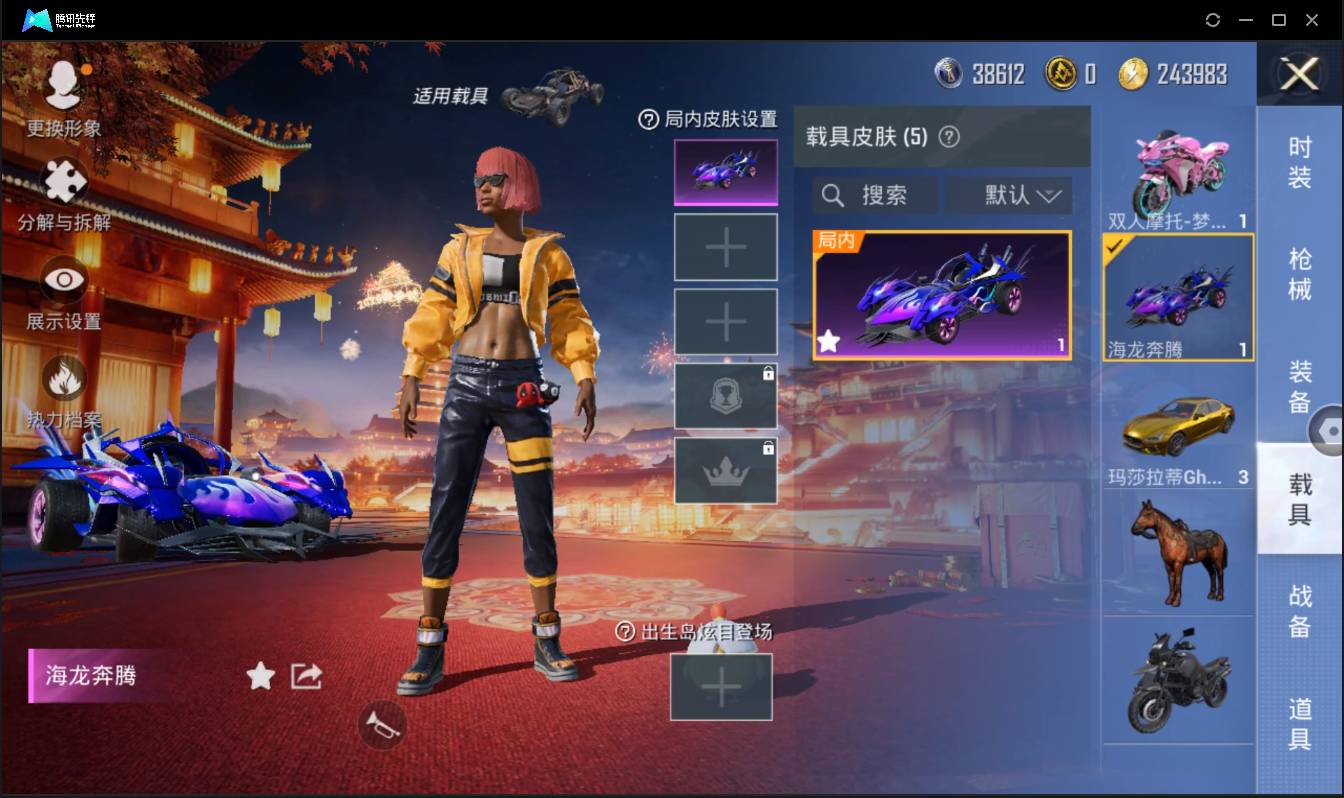The width and height of the screenshot is (1344, 798).
Task: Expand the locked trophy skin slot
Action: click(x=725, y=395)
